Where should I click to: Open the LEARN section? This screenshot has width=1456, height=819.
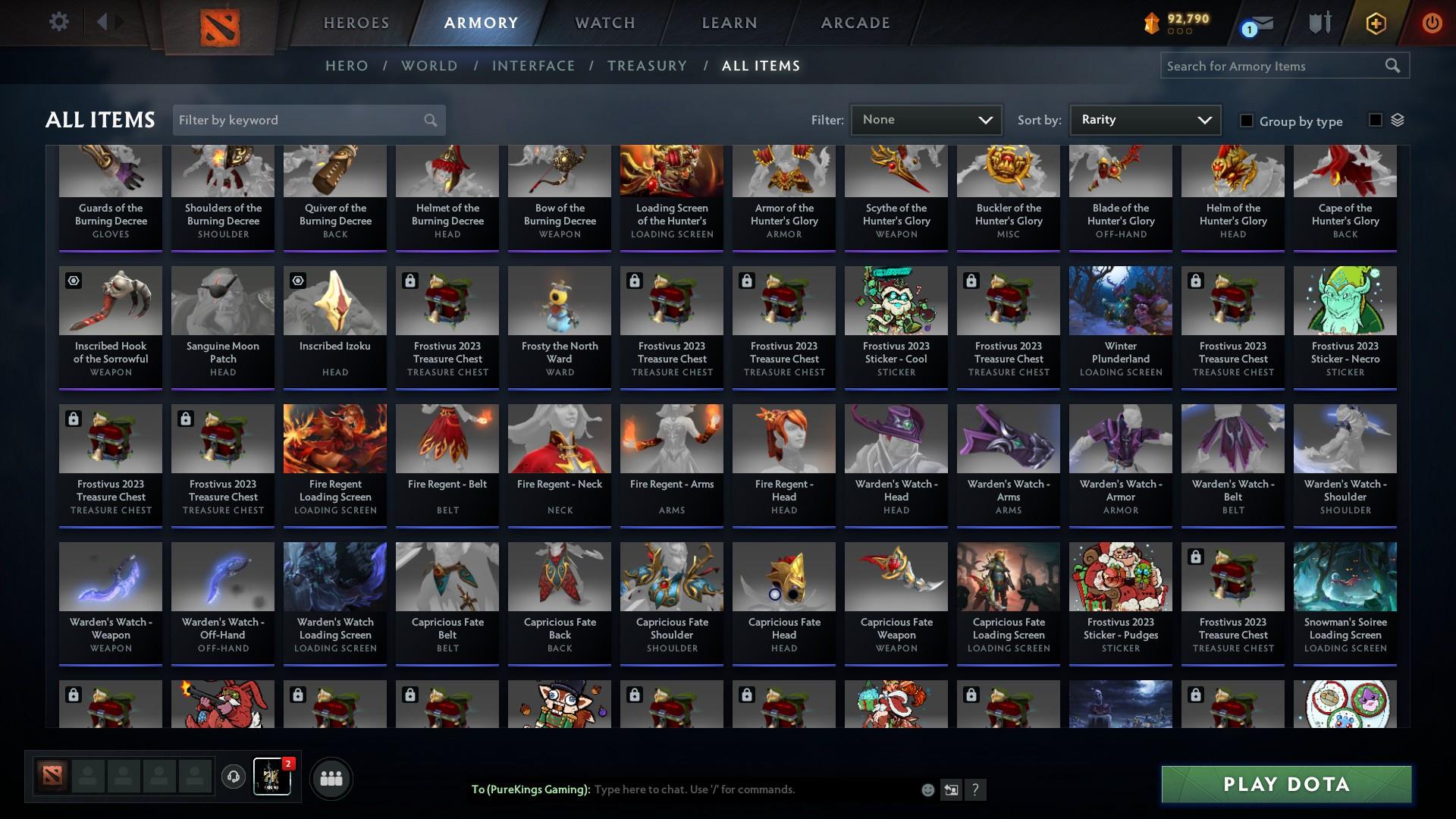click(728, 23)
